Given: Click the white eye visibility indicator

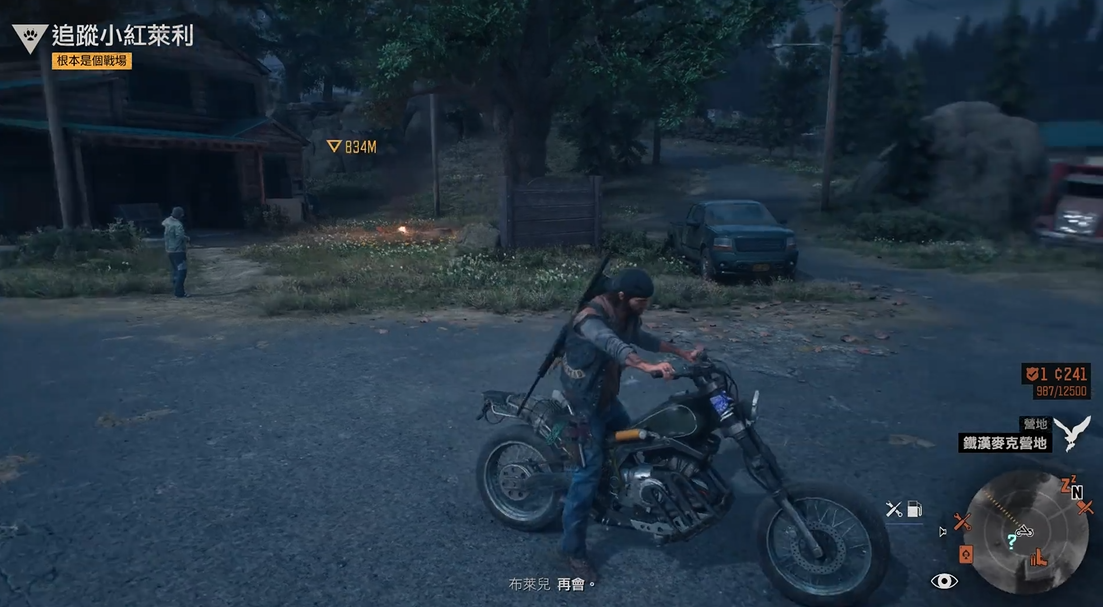Looking at the screenshot, I should point(944,582).
